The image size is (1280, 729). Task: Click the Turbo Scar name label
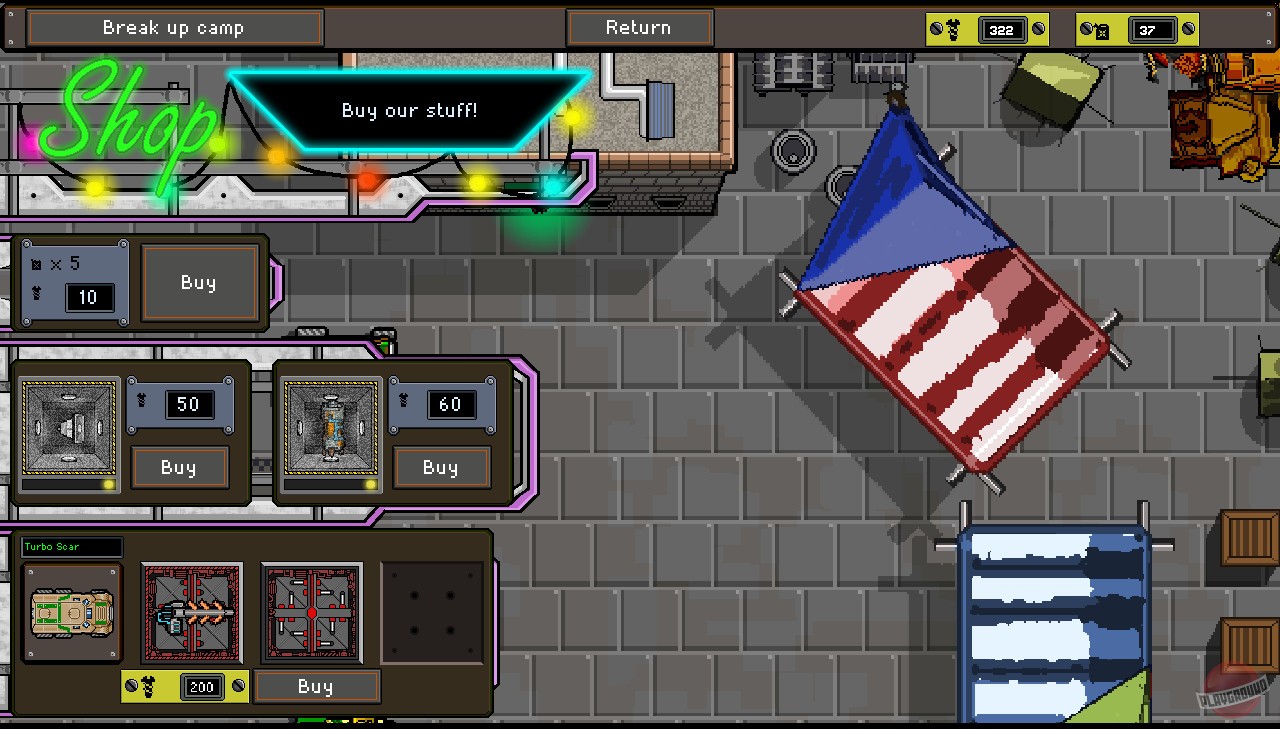point(71,547)
